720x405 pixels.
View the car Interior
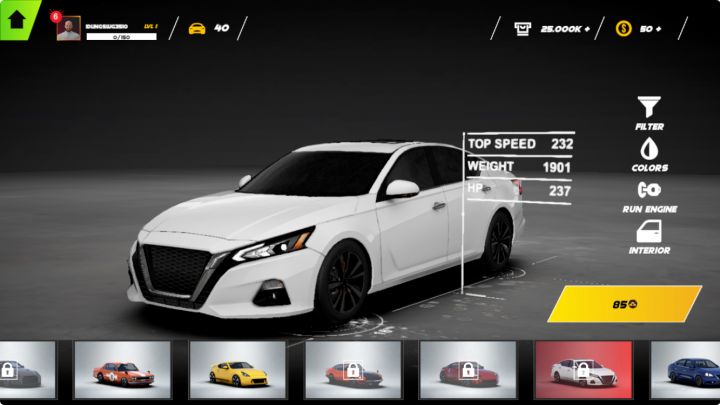click(x=649, y=236)
